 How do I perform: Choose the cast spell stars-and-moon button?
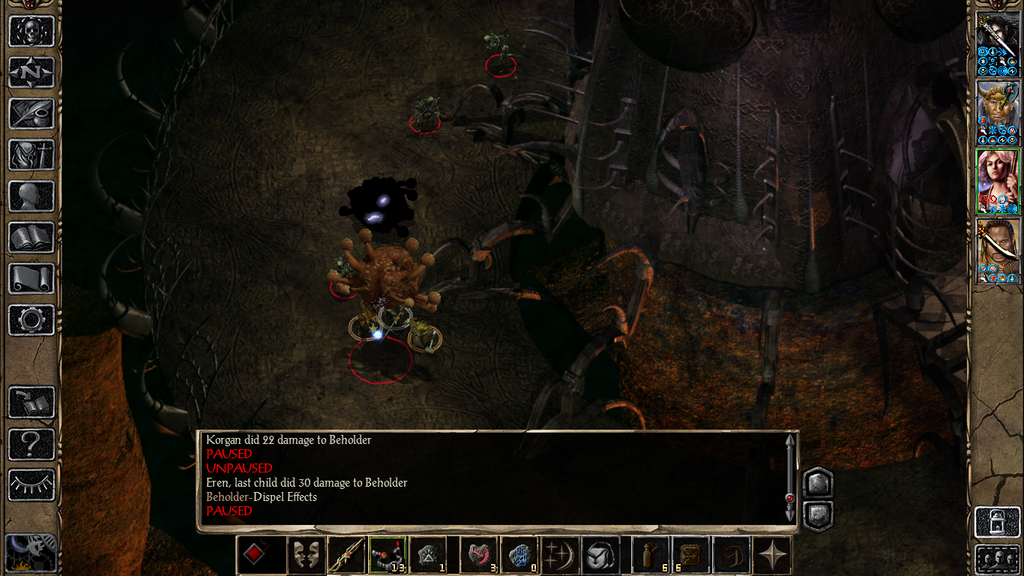point(559,555)
